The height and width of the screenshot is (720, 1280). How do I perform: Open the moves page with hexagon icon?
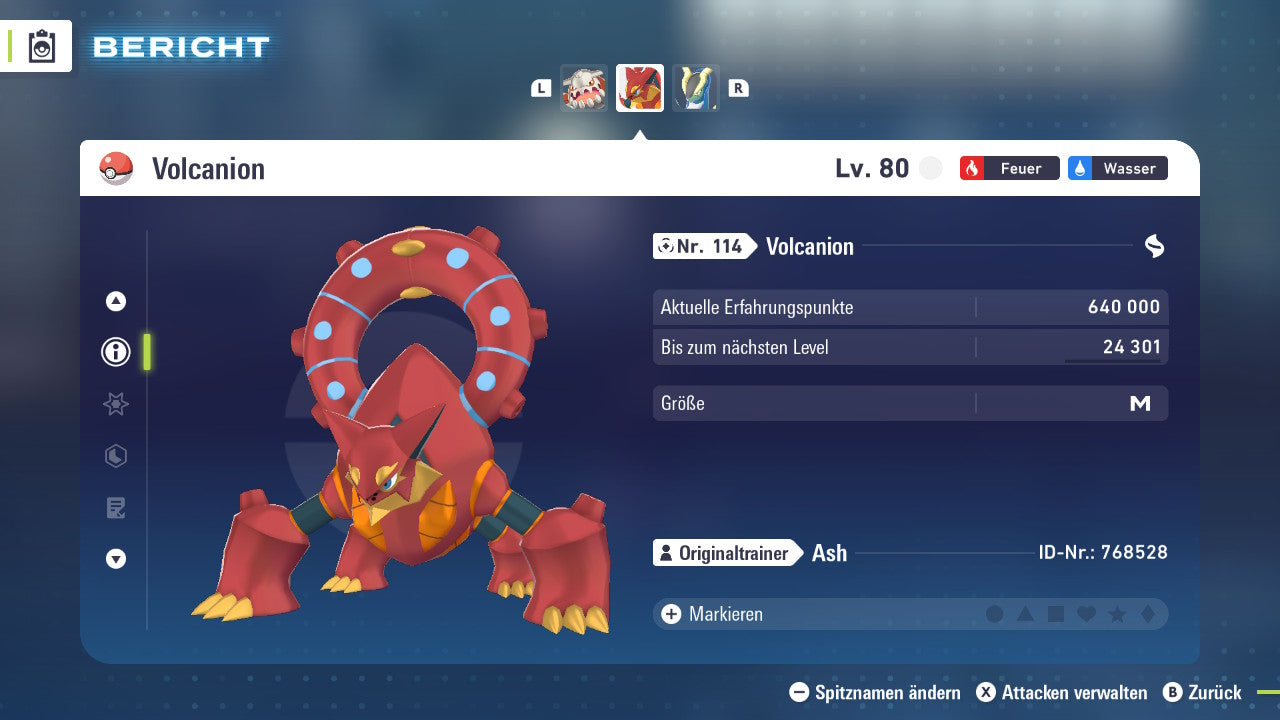click(115, 456)
